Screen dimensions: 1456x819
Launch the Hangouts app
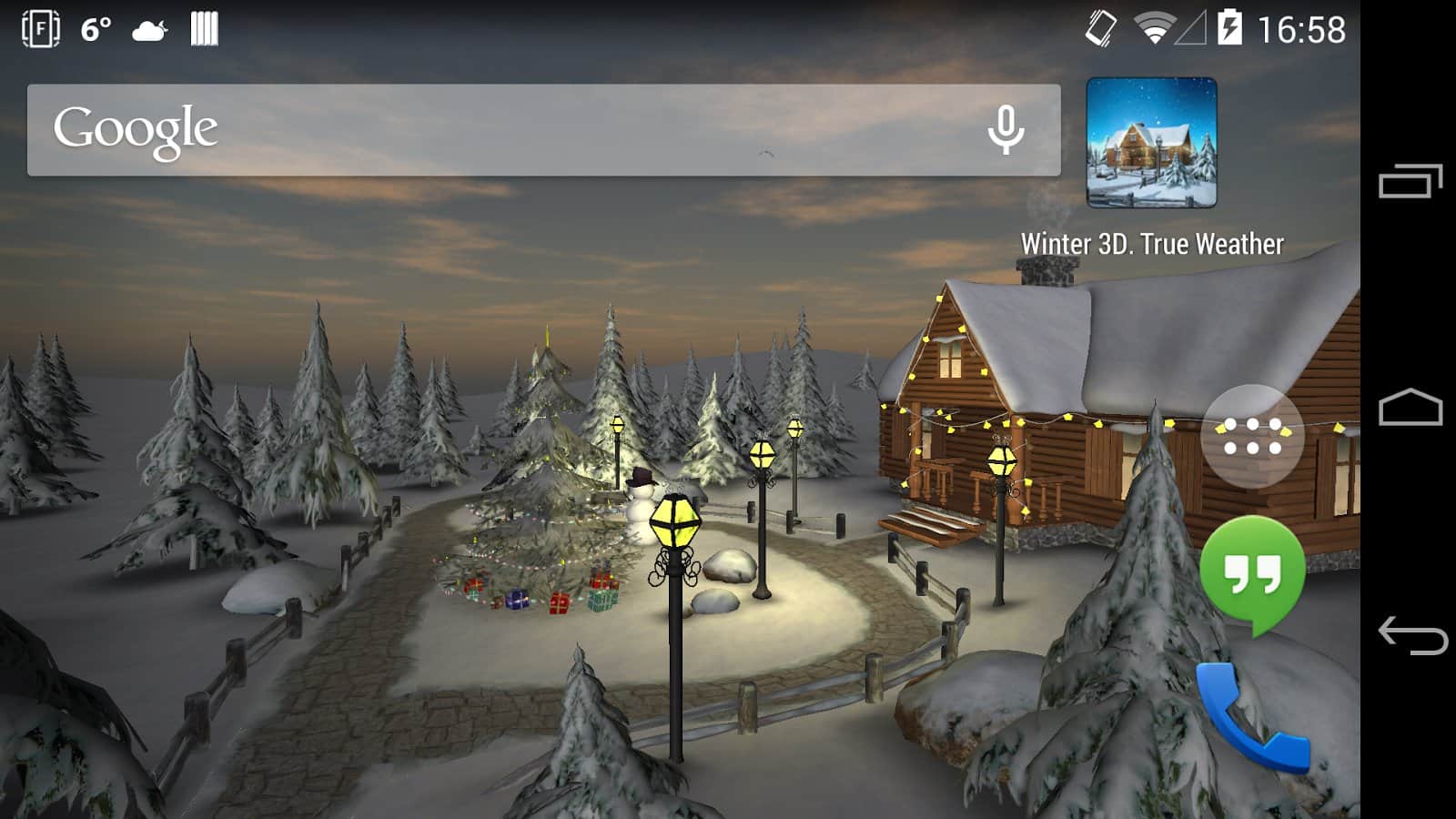point(1252,573)
